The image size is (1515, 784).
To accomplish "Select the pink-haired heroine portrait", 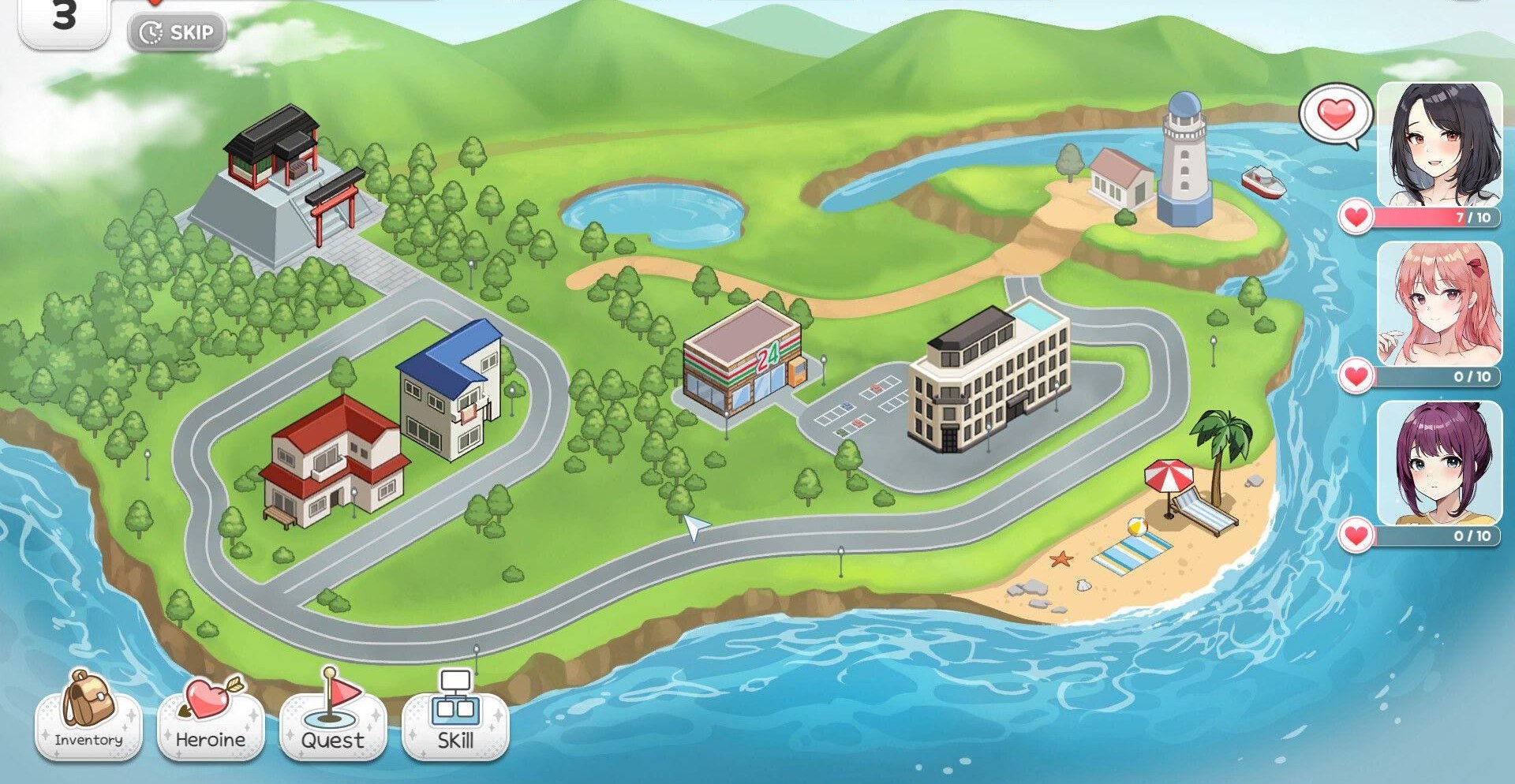I will [x=1439, y=304].
